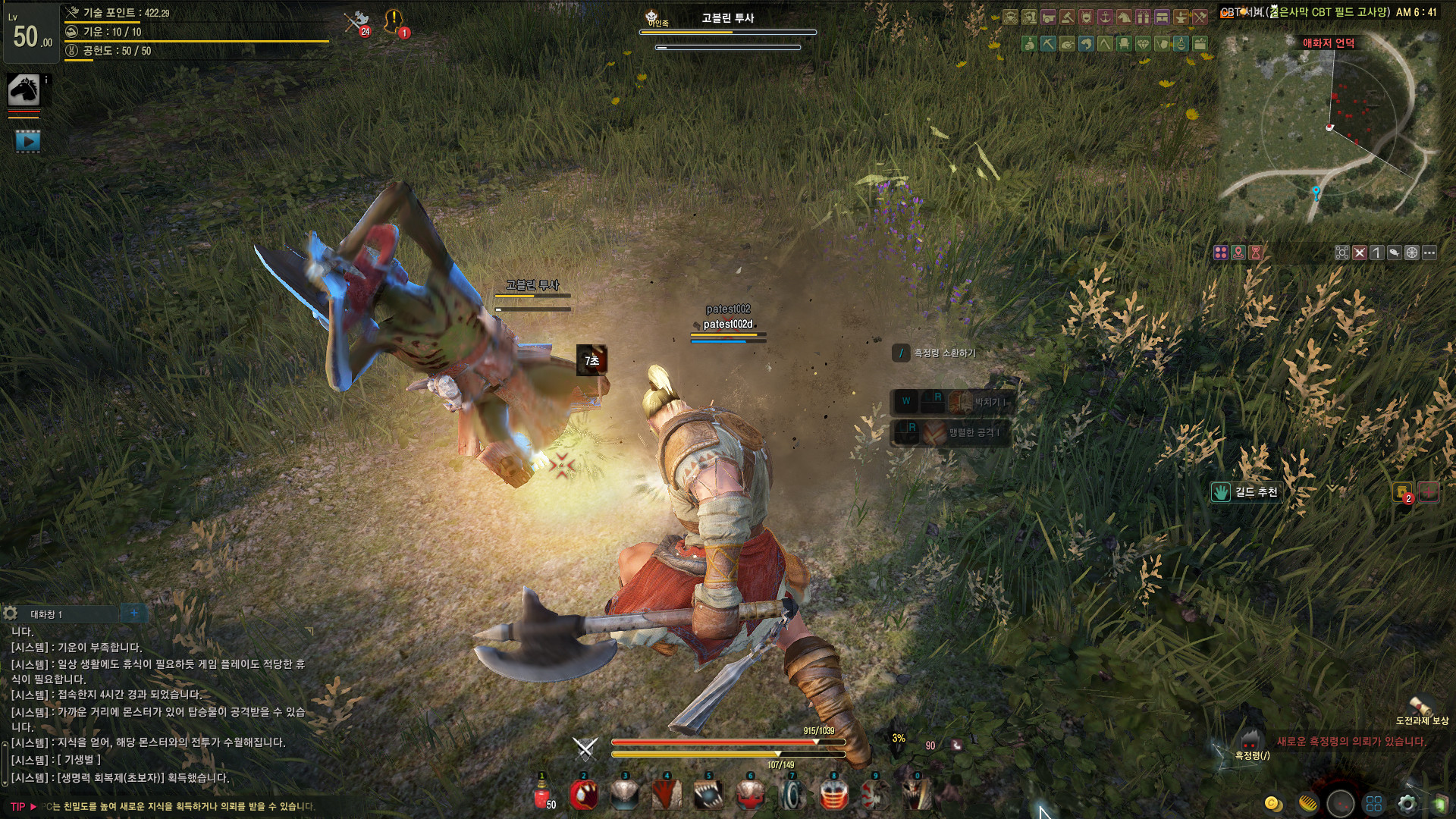Use the teal ring skill in slot 7
1456x819 pixels.
pos(792,795)
